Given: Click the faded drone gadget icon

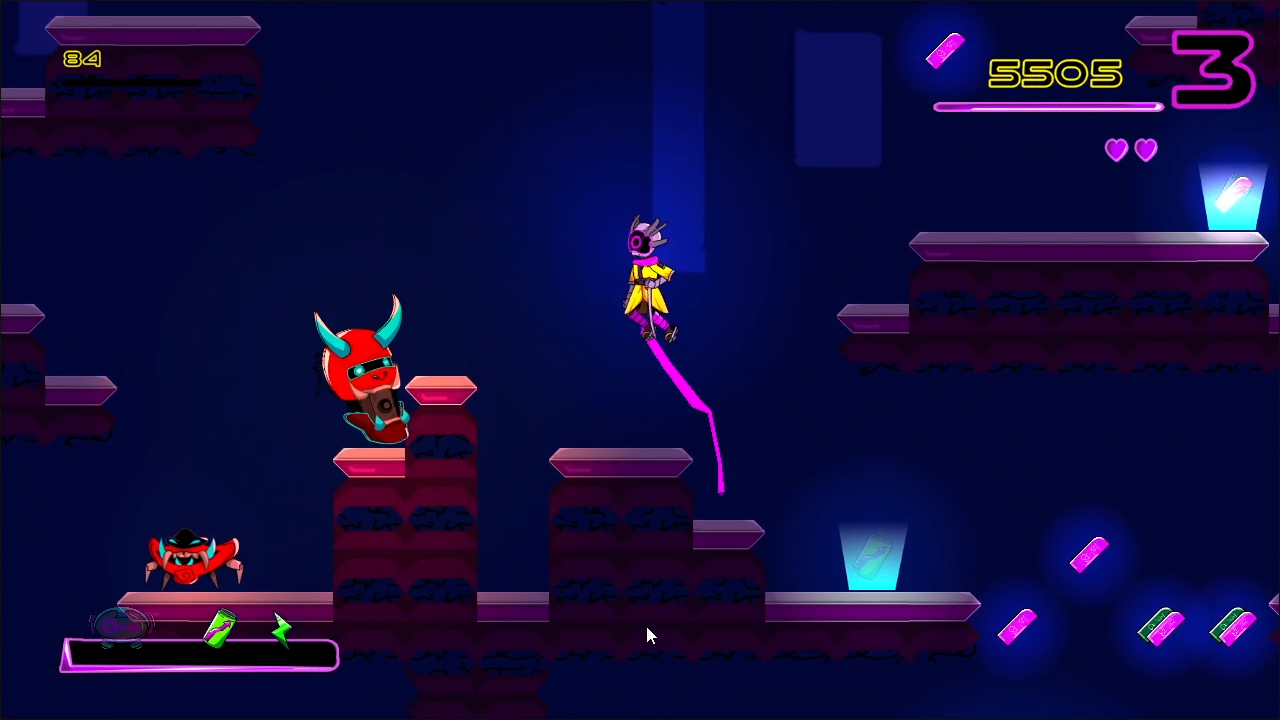Looking at the screenshot, I should coord(122,628).
